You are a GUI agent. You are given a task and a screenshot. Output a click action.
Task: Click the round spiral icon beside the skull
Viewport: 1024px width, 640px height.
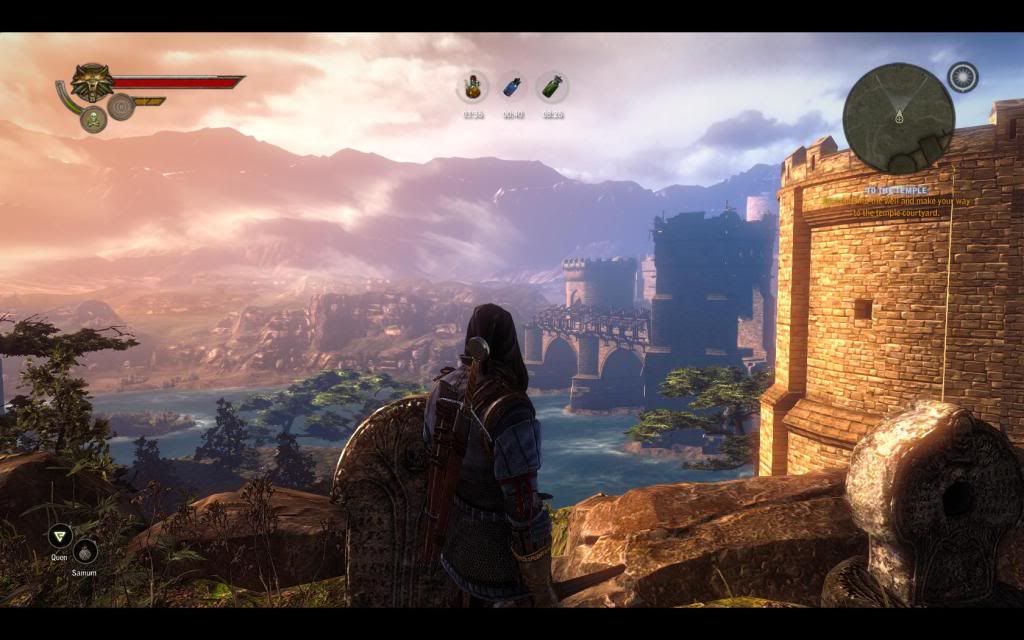[121, 106]
